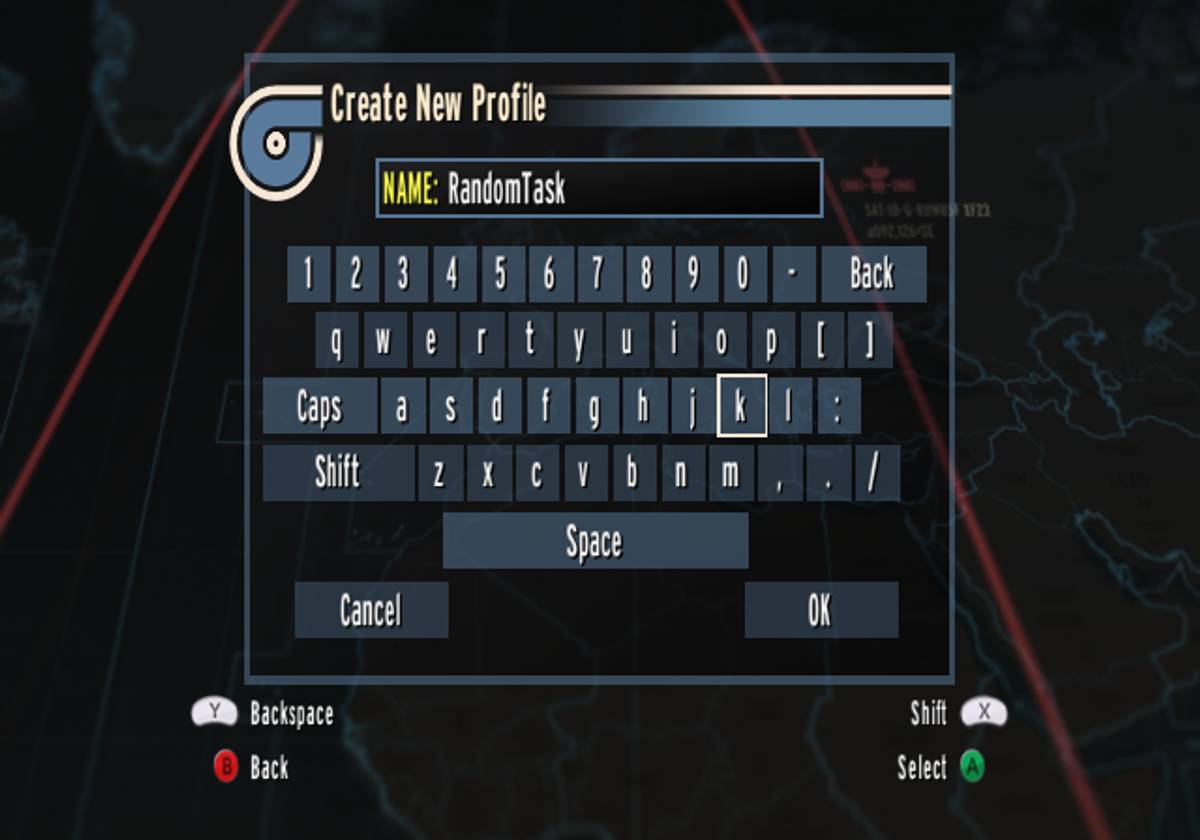
Task: Cancel creating the new profile
Action: coord(371,610)
